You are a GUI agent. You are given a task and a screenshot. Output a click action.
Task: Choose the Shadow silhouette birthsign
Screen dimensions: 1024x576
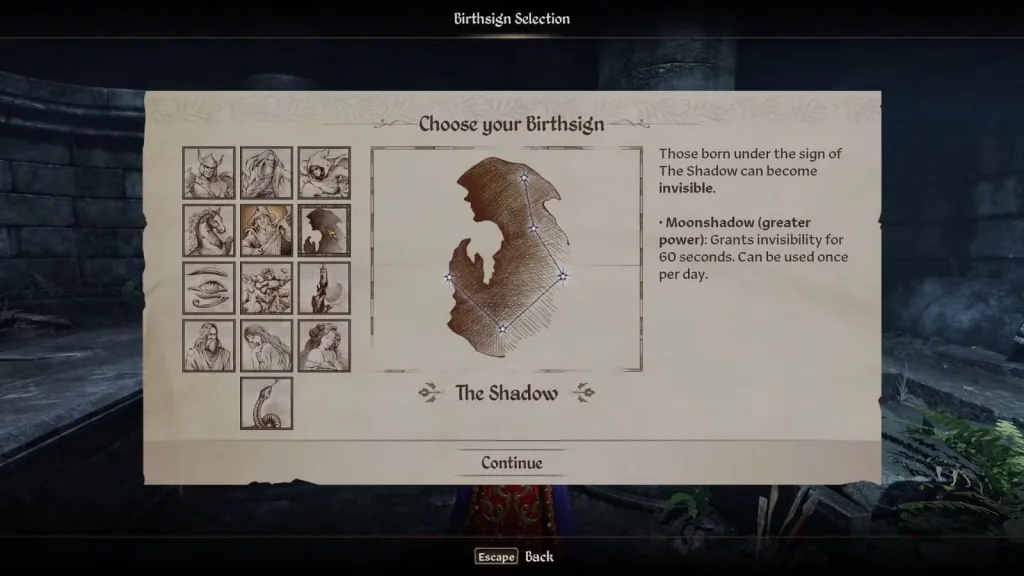(324, 231)
